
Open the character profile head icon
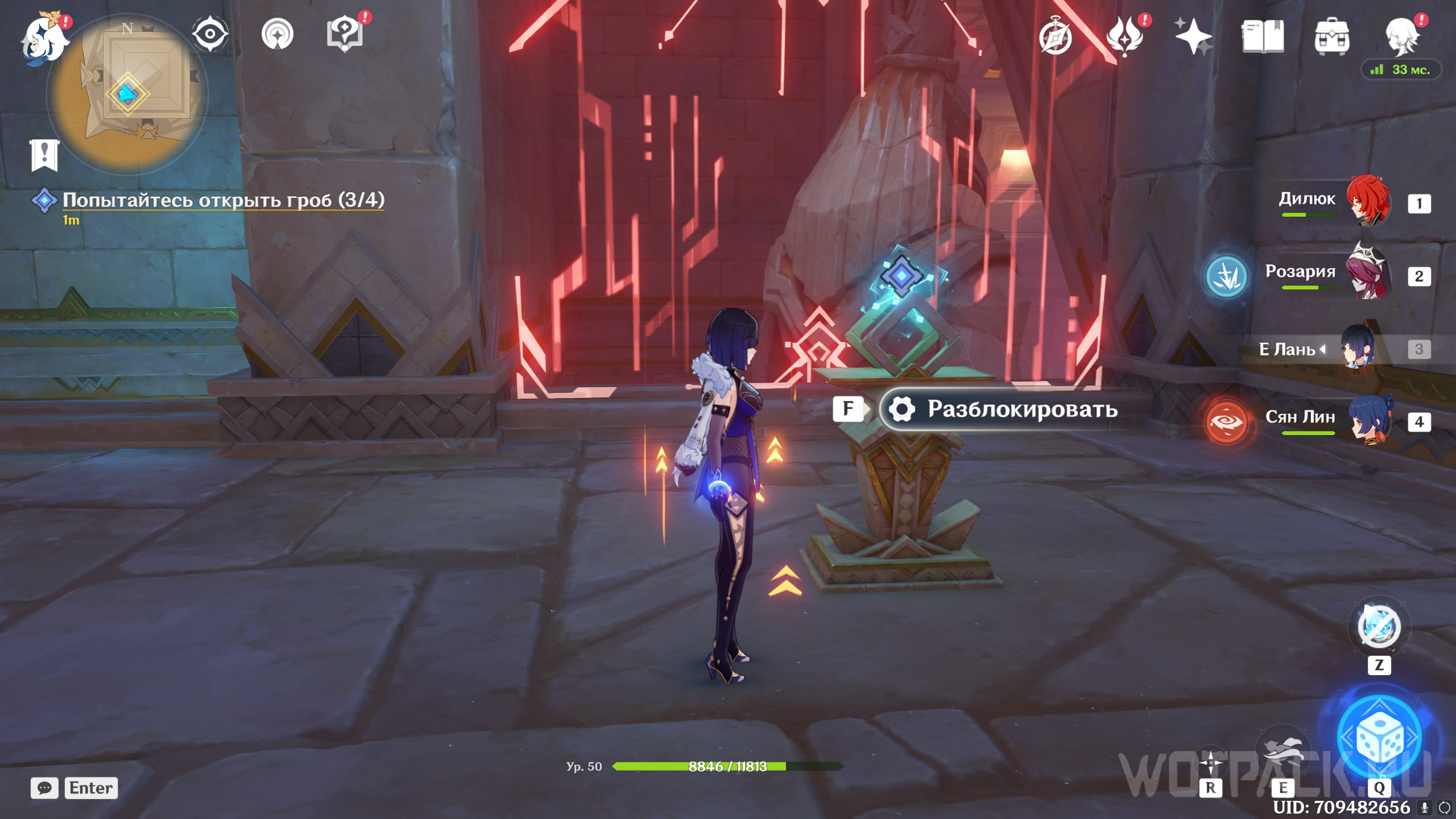click(x=1401, y=36)
